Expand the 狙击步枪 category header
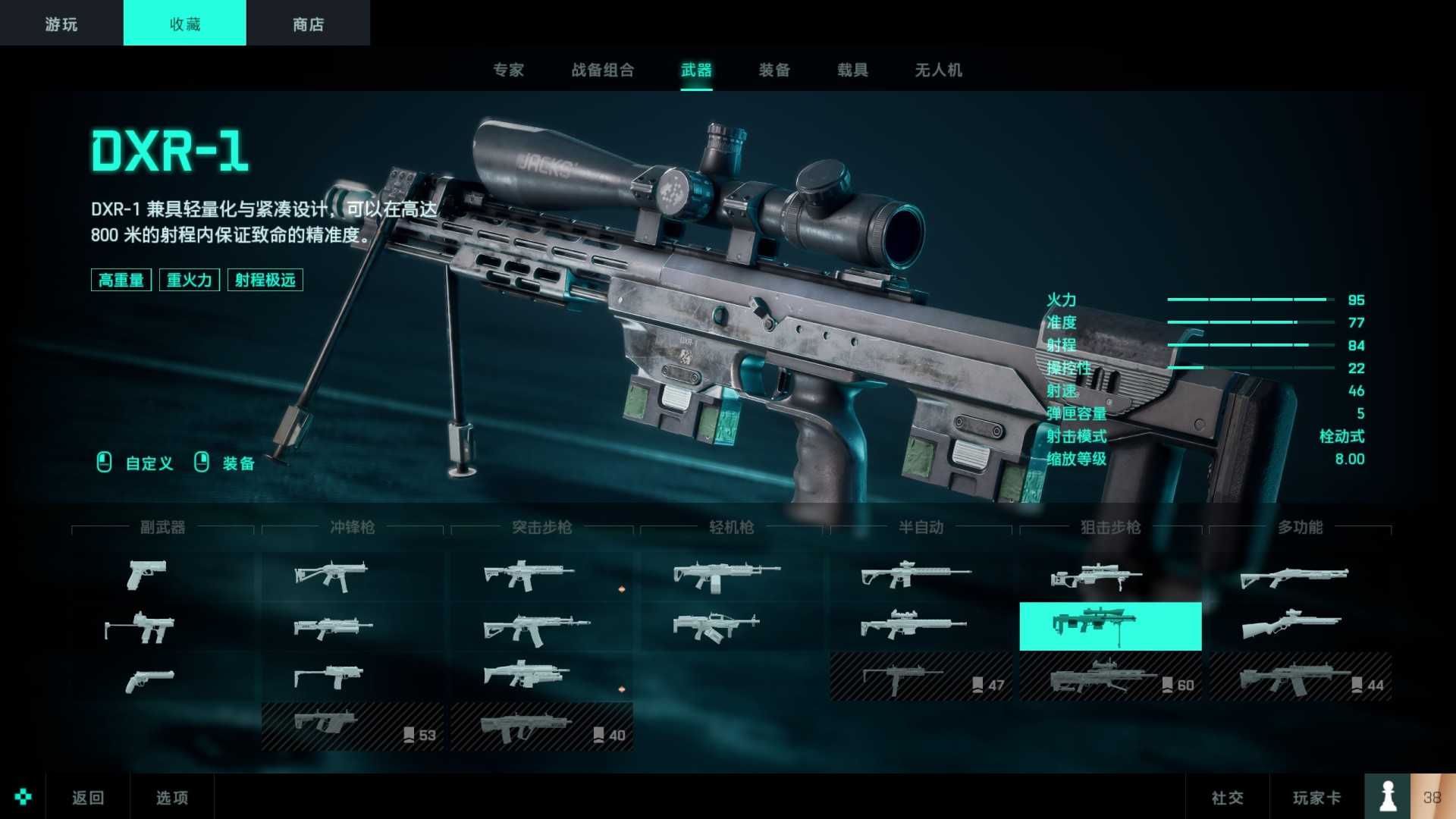The height and width of the screenshot is (819, 1456). pyautogui.click(x=1109, y=528)
